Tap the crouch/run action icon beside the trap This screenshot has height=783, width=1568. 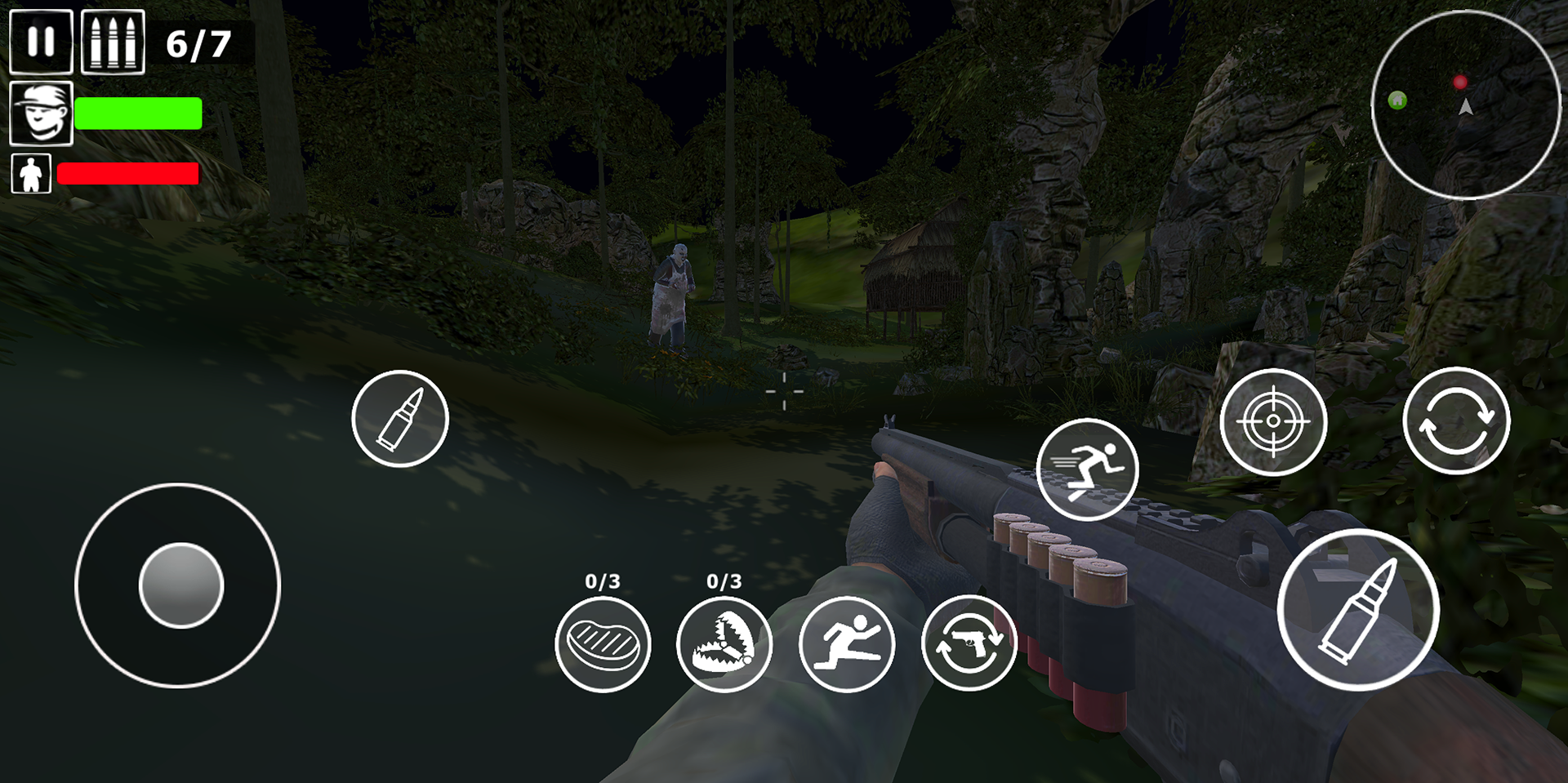[x=848, y=644]
